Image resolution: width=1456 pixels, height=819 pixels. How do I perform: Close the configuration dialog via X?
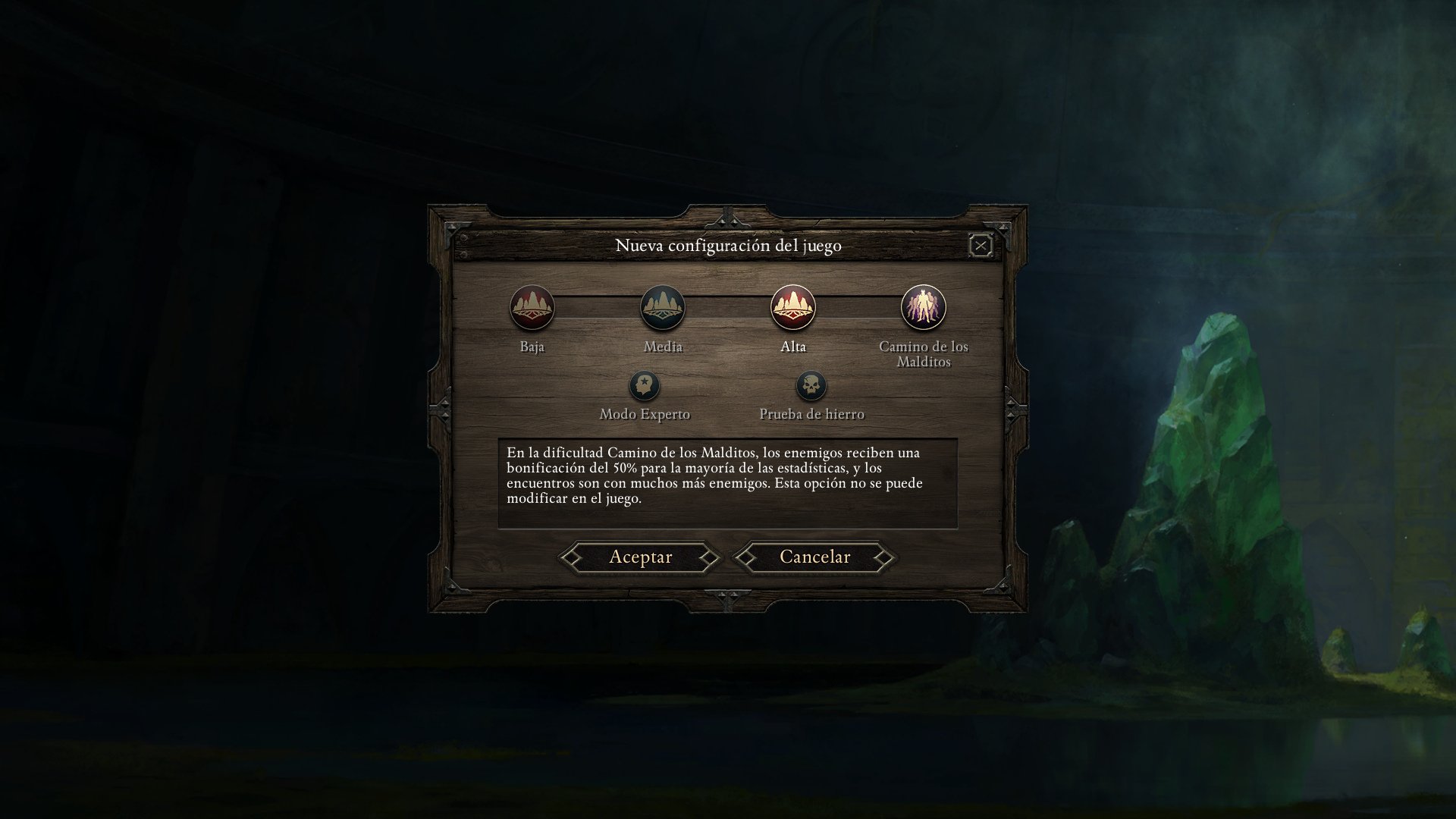click(x=981, y=244)
